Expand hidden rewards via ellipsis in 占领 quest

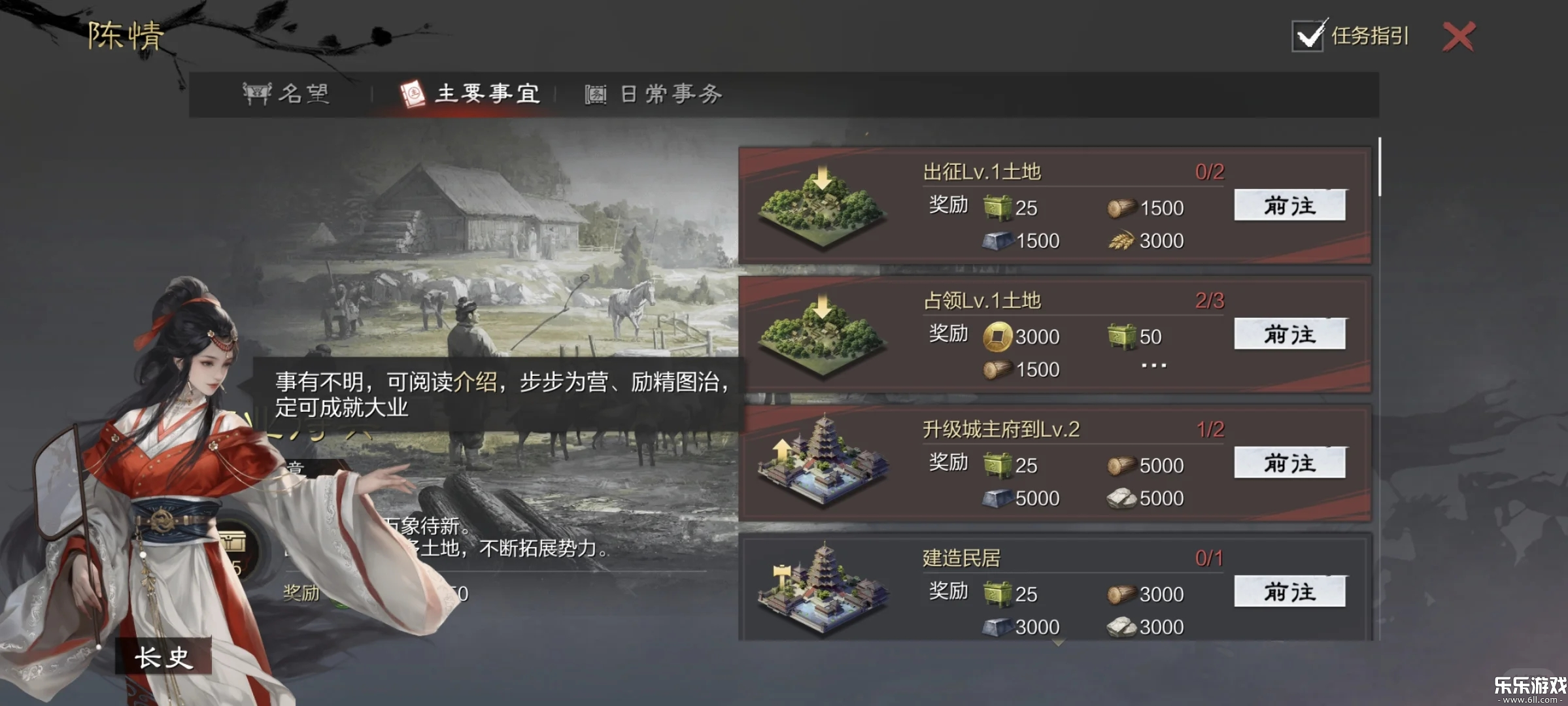[1153, 365]
